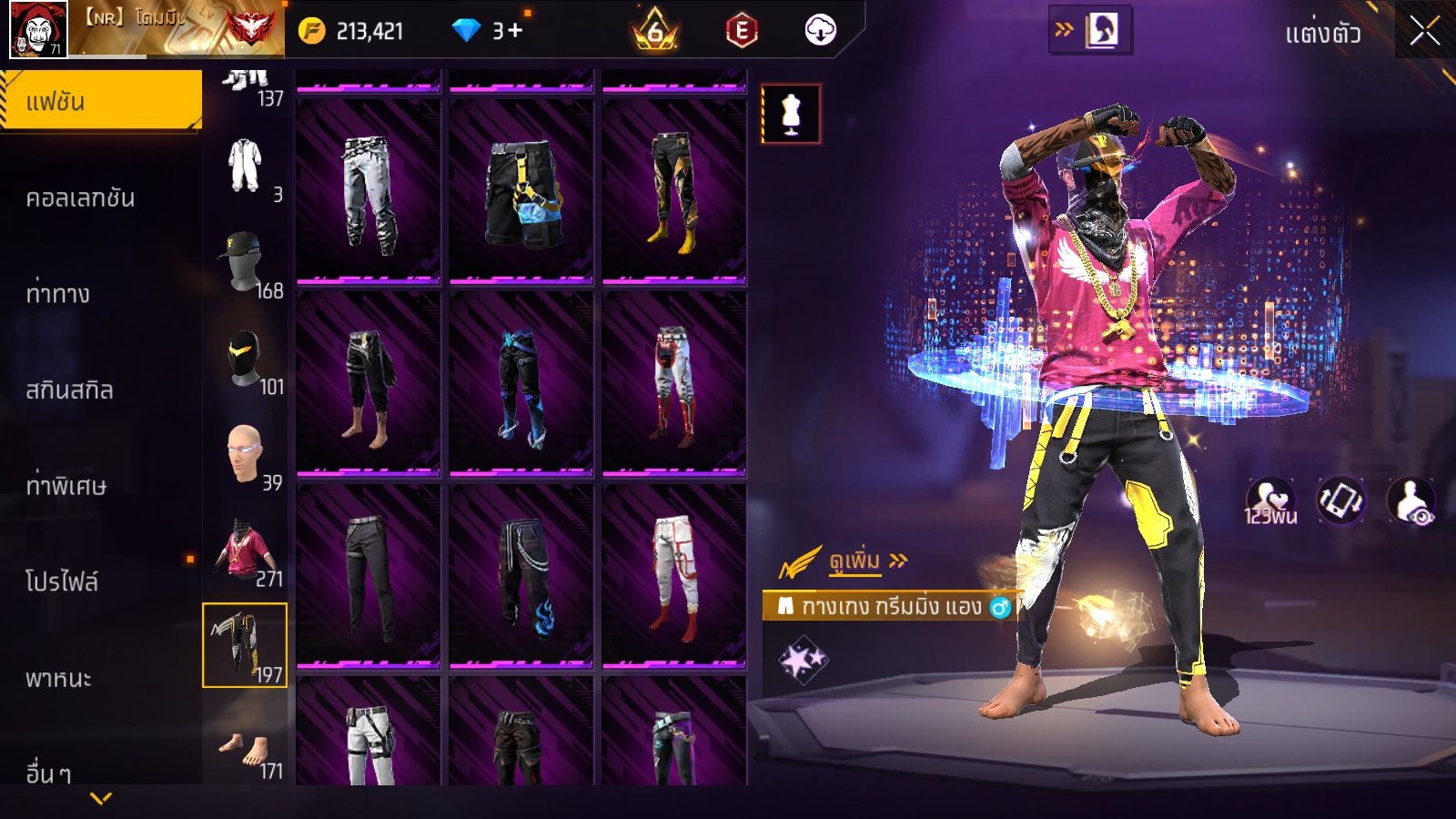Open the mannequin outfit preset button

click(791, 115)
